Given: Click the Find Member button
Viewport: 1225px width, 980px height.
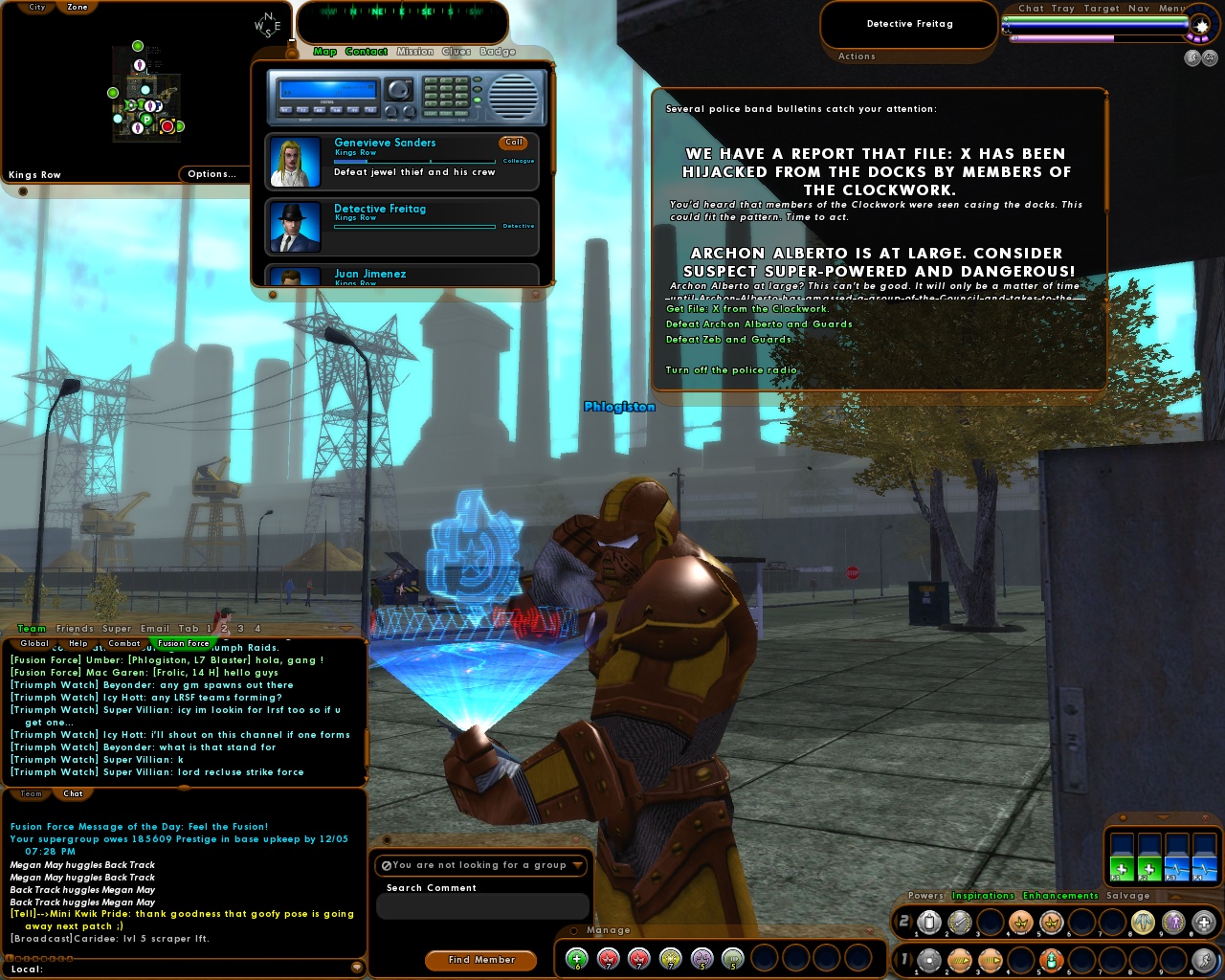Looking at the screenshot, I should tap(480, 960).
